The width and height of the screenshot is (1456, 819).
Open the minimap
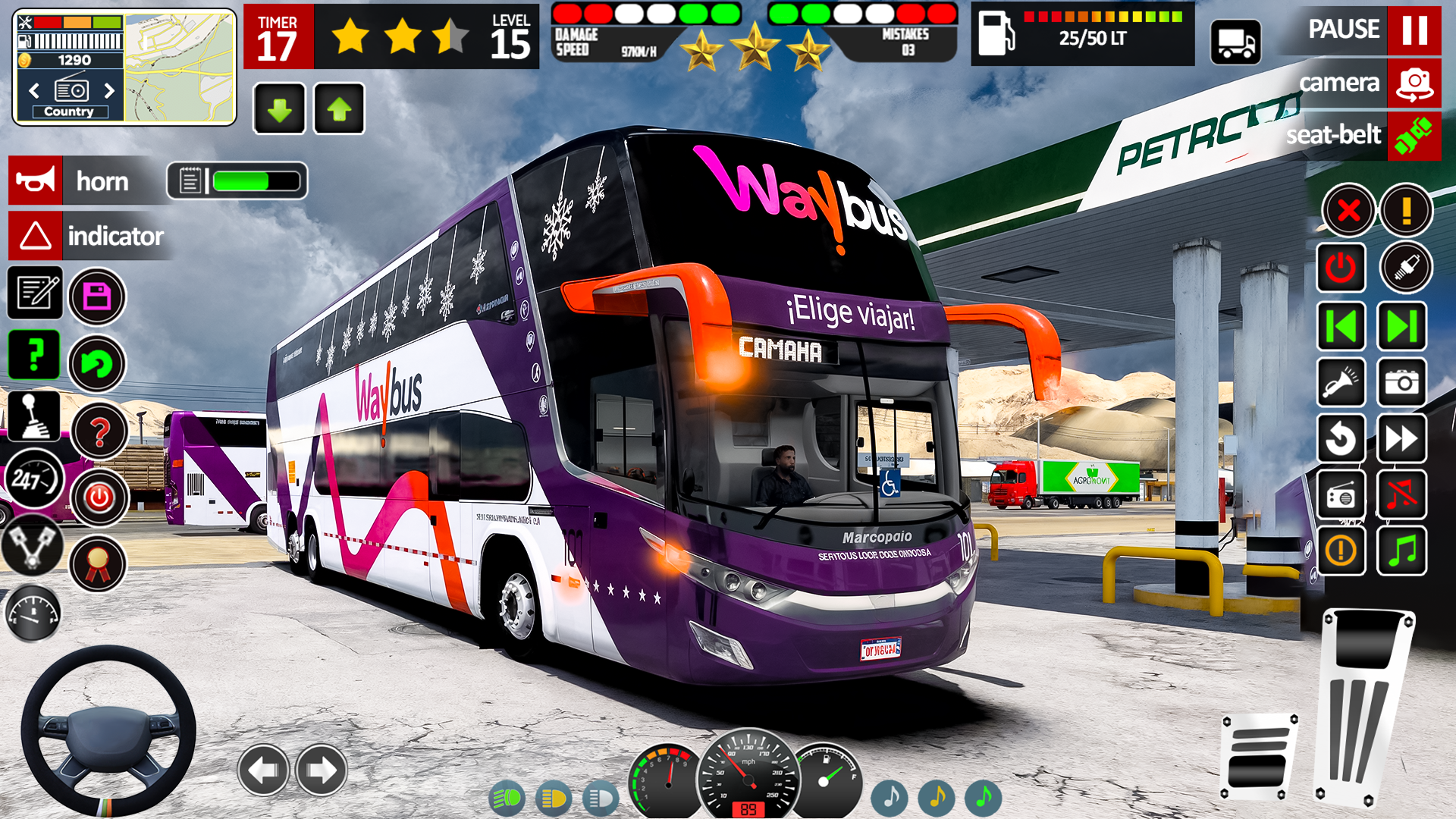pos(179,67)
